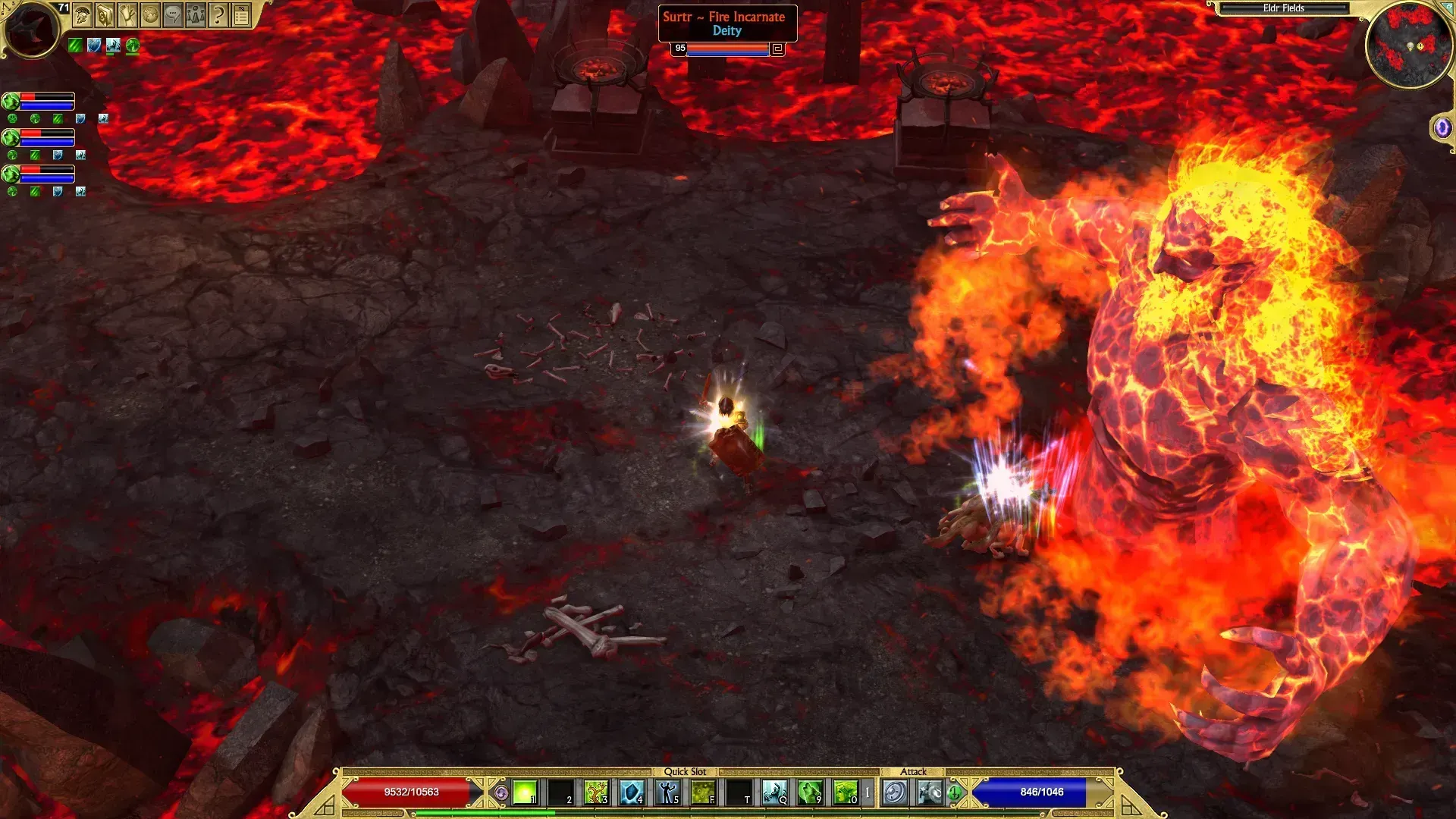Click the character portrait in the corner
This screenshot has width=1456, height=819.
[x=30, y=29]
